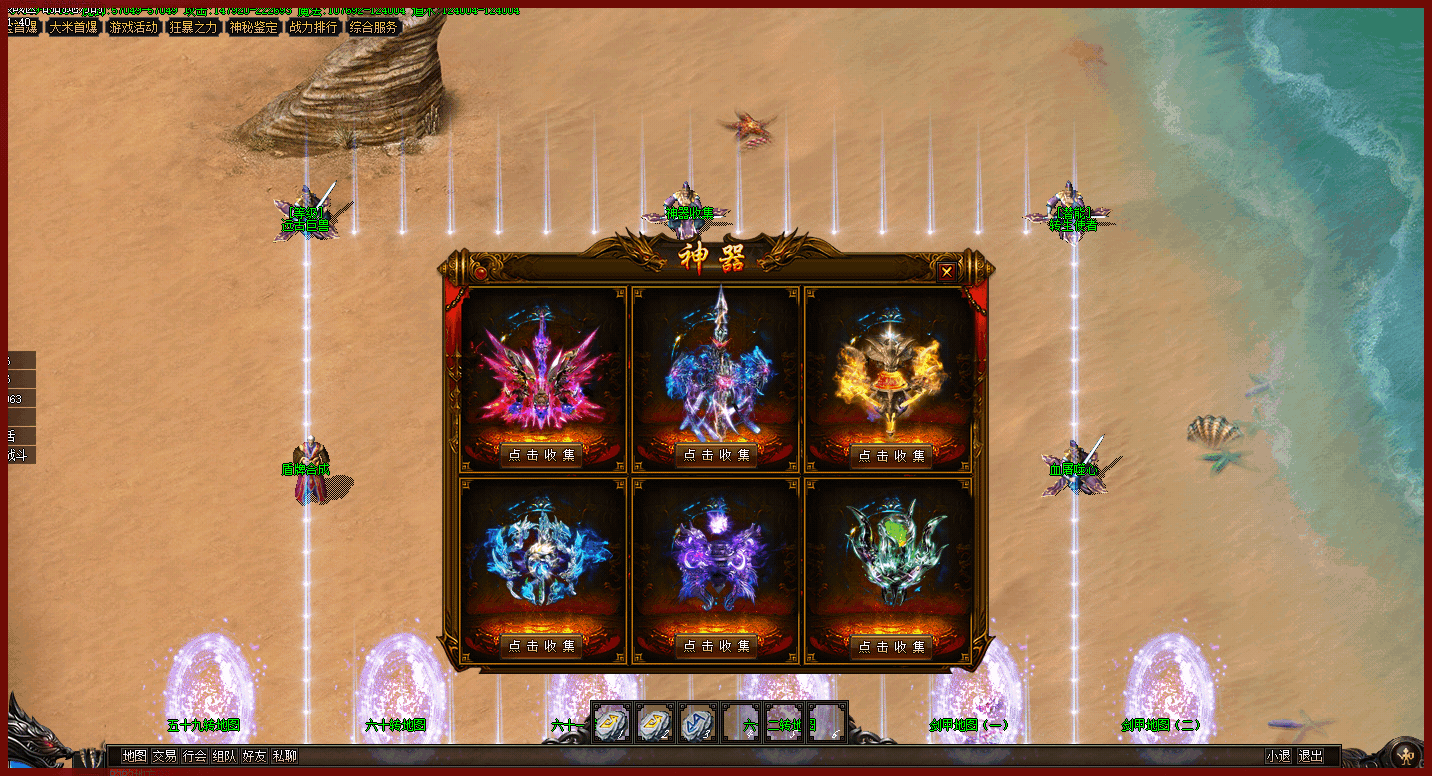
Task: Open the 交易 trade panel
Action: 164,756
